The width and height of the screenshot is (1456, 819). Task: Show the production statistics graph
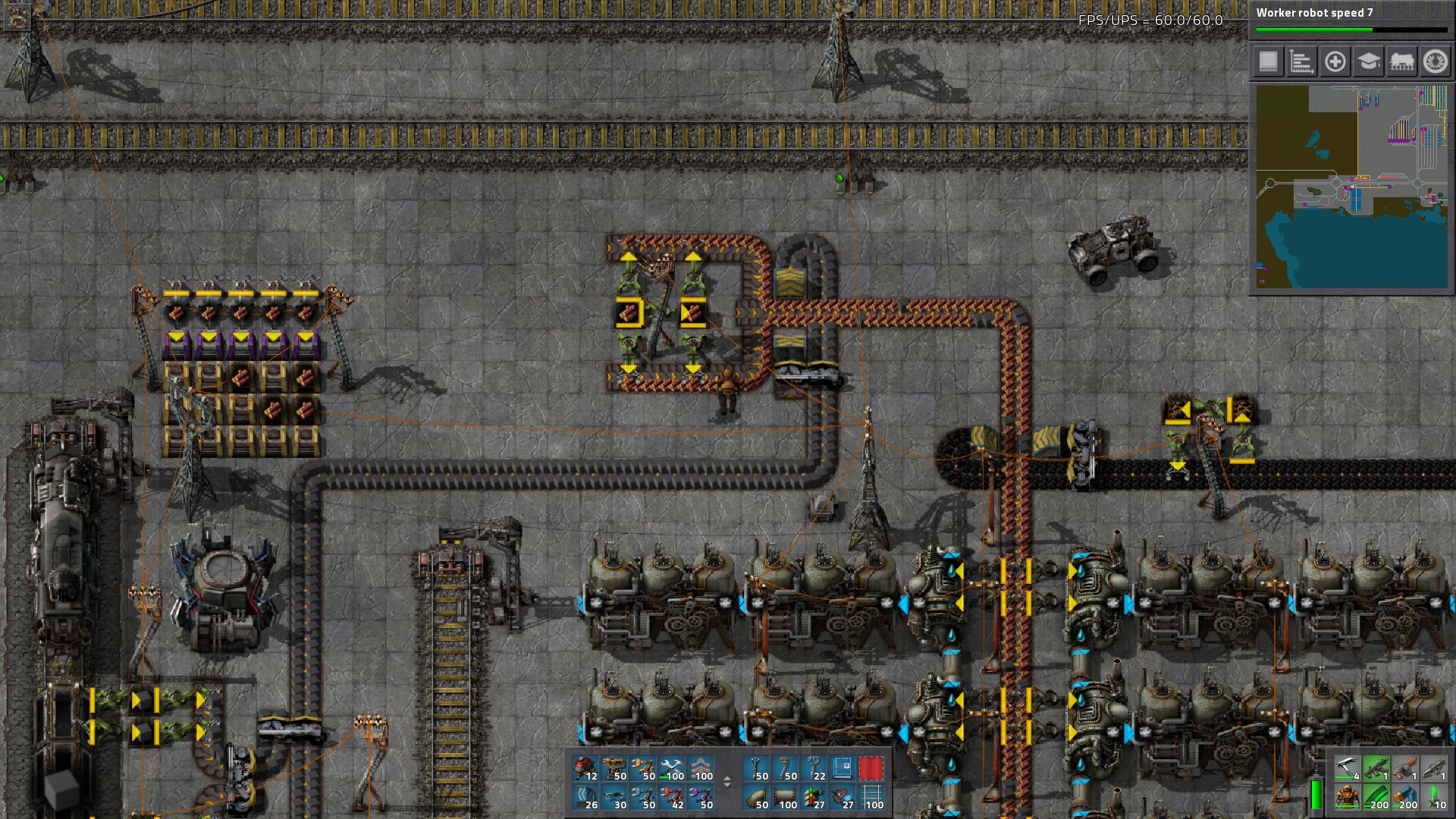pyautogui.click(x=1302, y=61)
